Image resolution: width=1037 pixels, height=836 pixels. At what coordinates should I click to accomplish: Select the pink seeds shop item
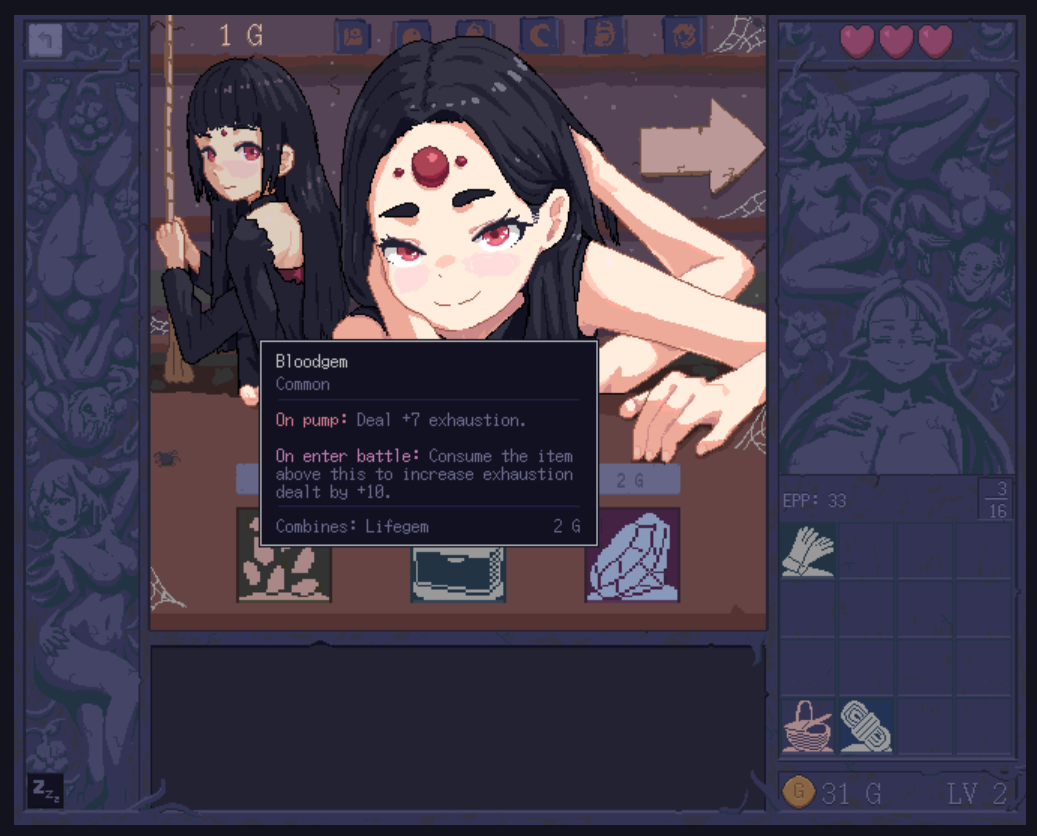point(284,555)
